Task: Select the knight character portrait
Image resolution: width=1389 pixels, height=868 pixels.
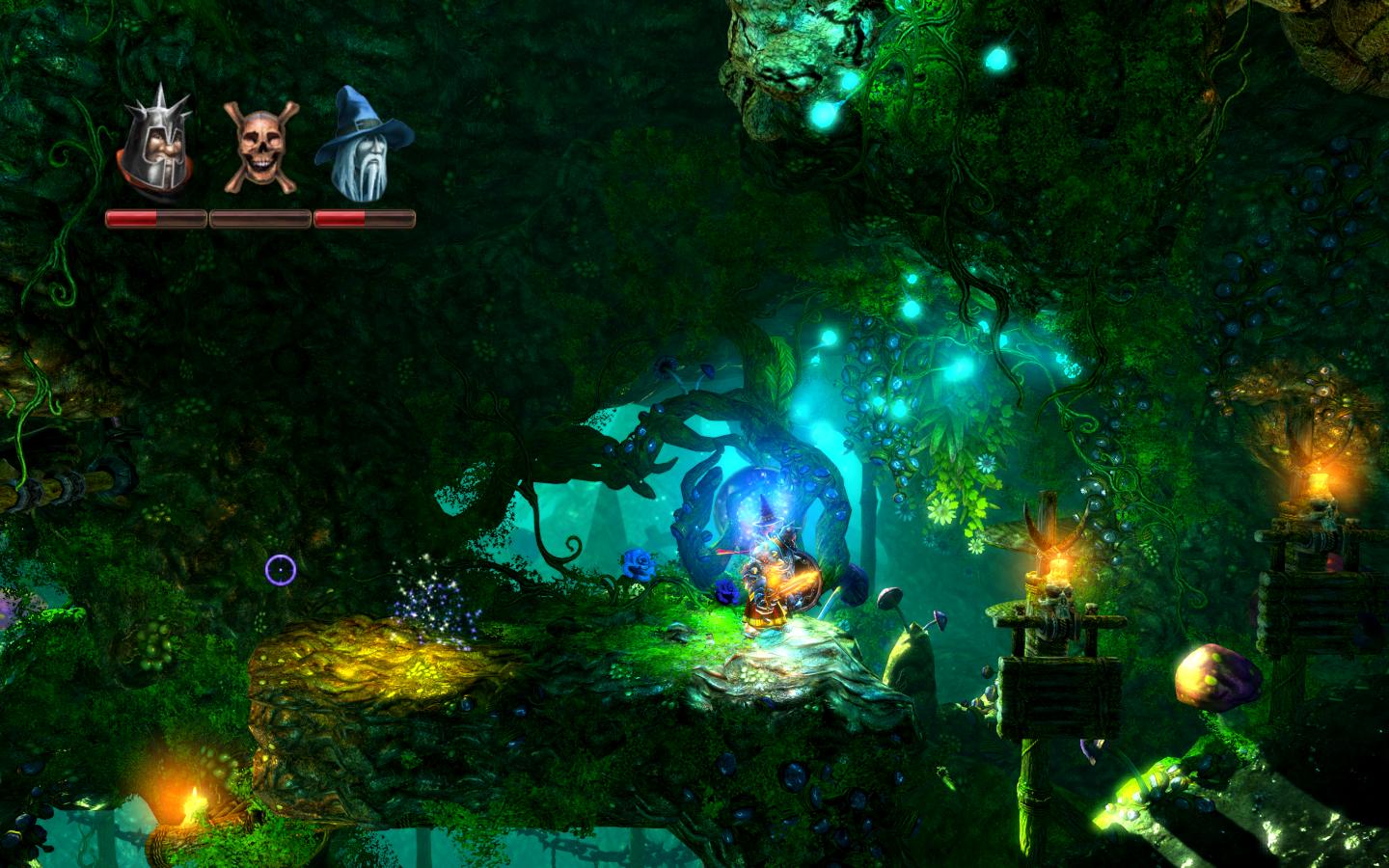Action: 153,147
